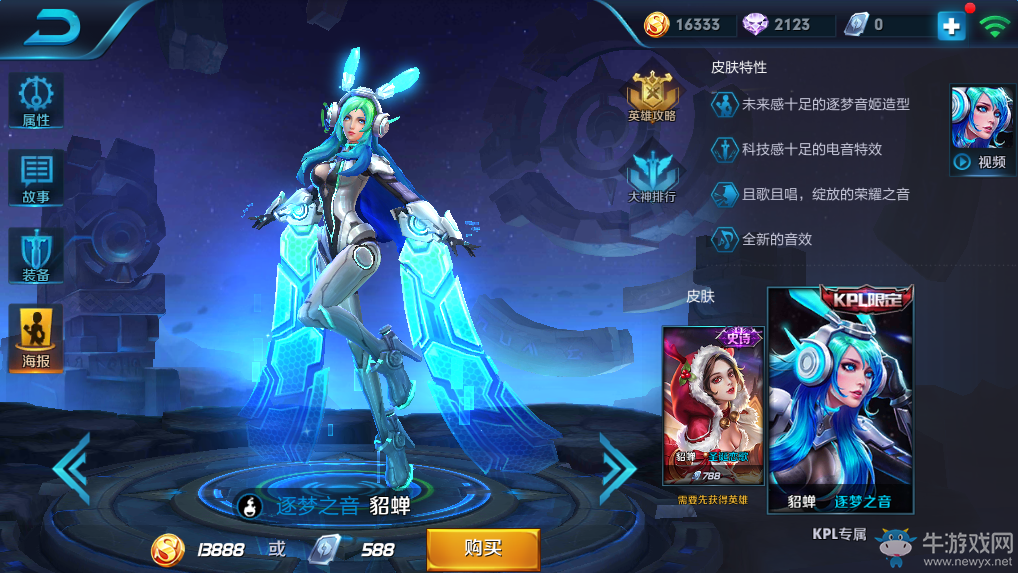Viewport: 1018px width, 573px height.
Task: Play the 视频 skin preview video
Action: (978, 131)
